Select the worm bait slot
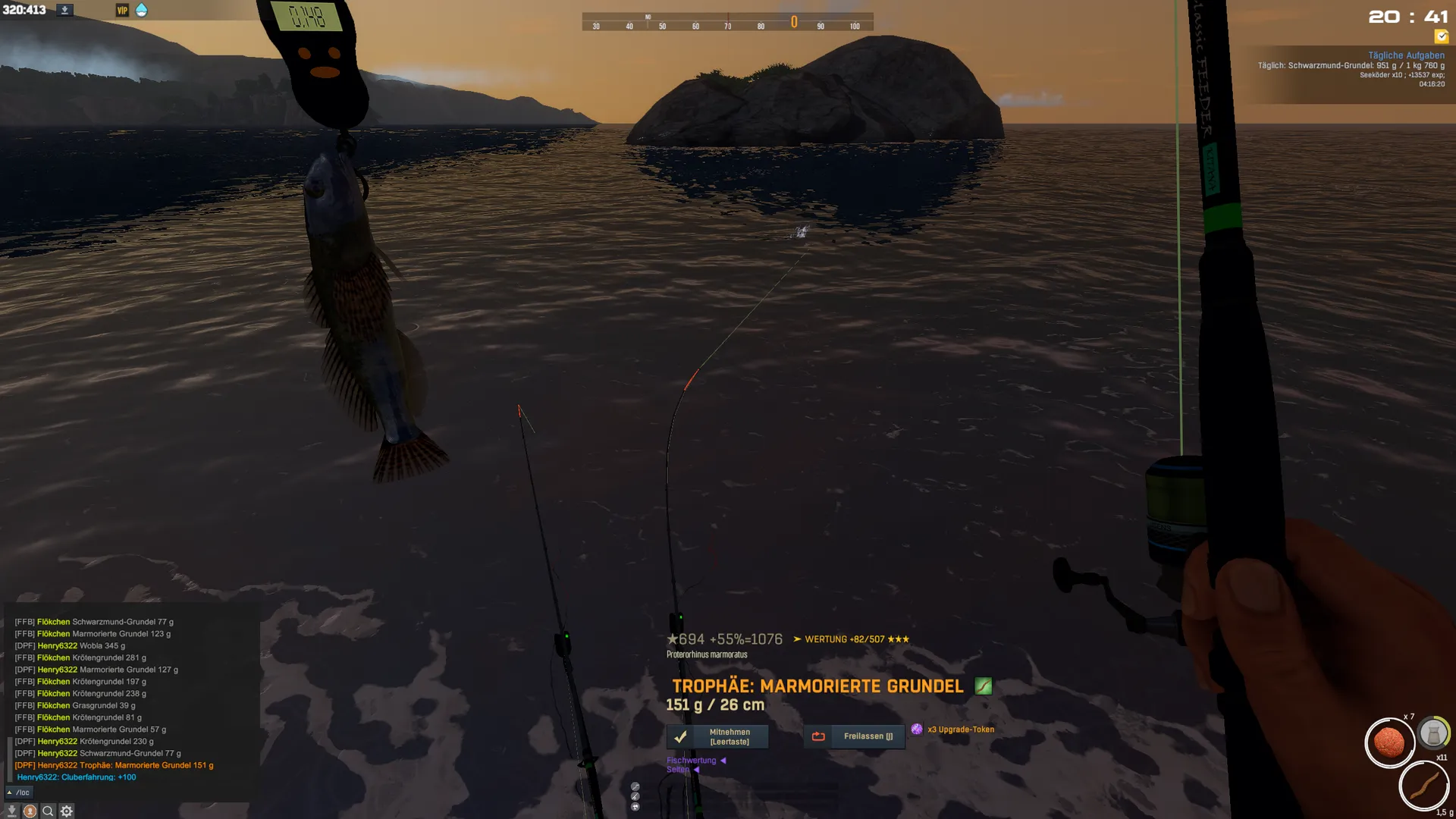Viewport: 1456px width, 819px height. [1423, 786]
